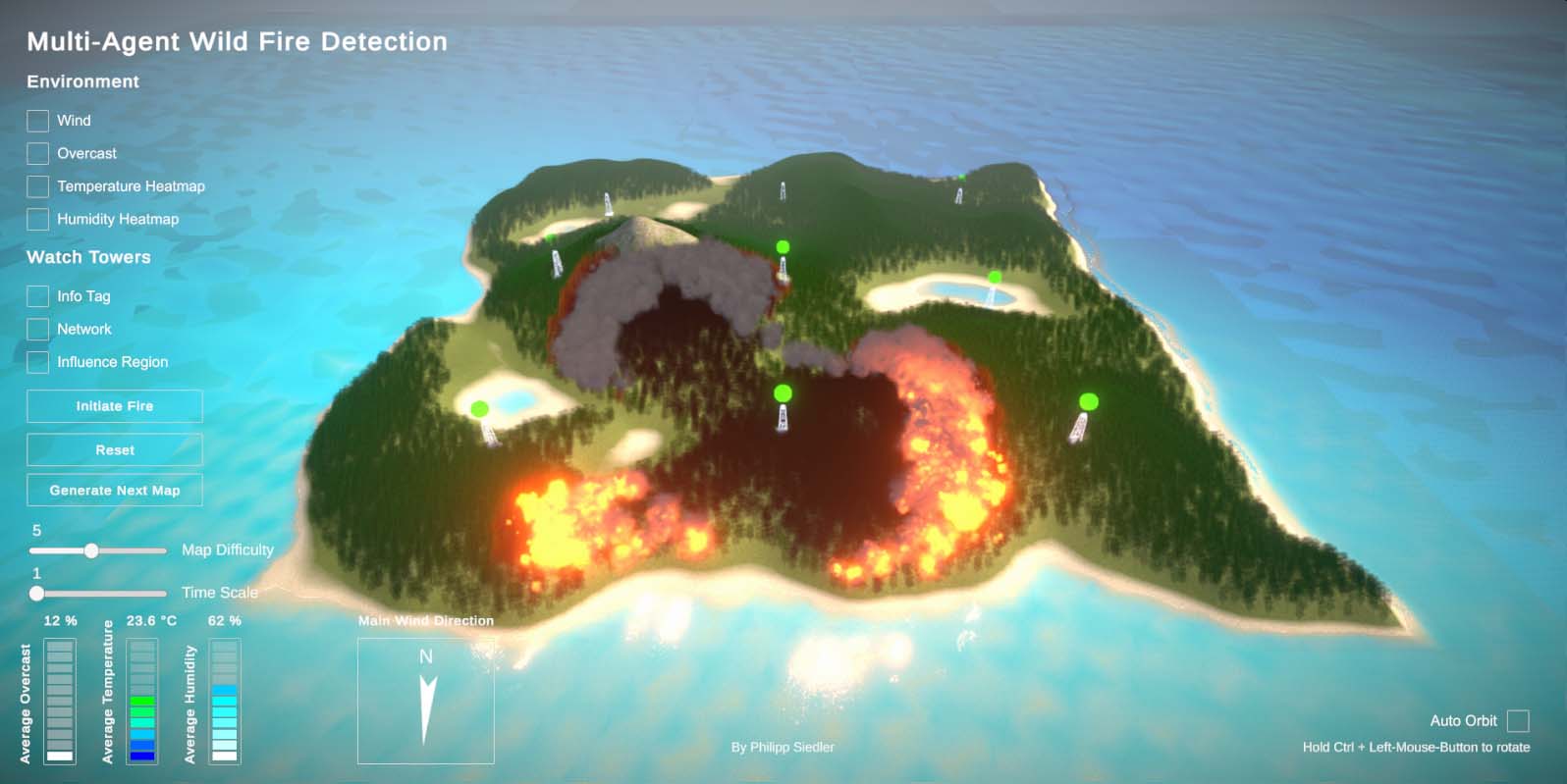1567x784 pixels.
Task: Reset the simulation
Action: pyautogui.click(x=115, y=449)
